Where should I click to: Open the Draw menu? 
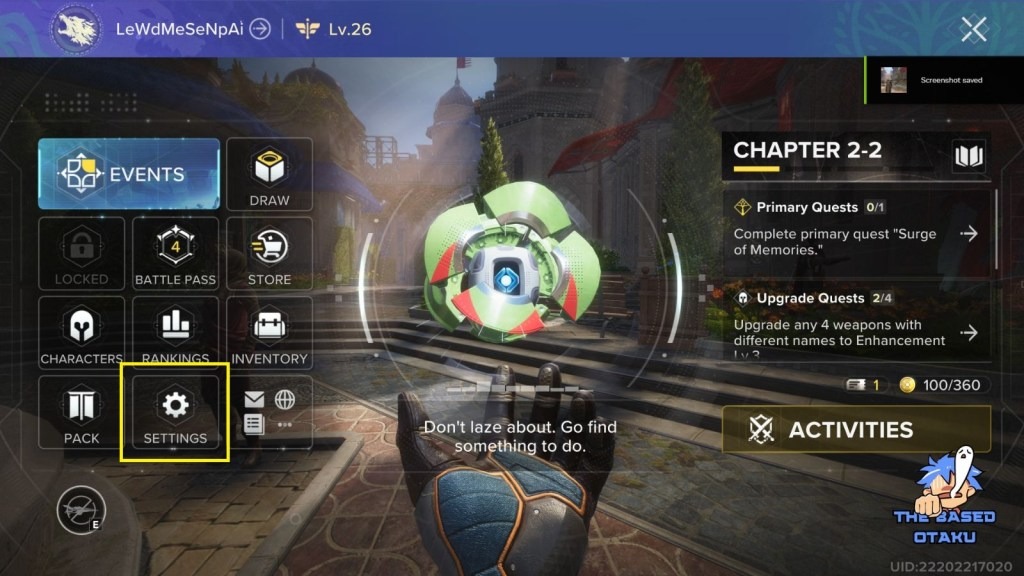tap(269, 174)
